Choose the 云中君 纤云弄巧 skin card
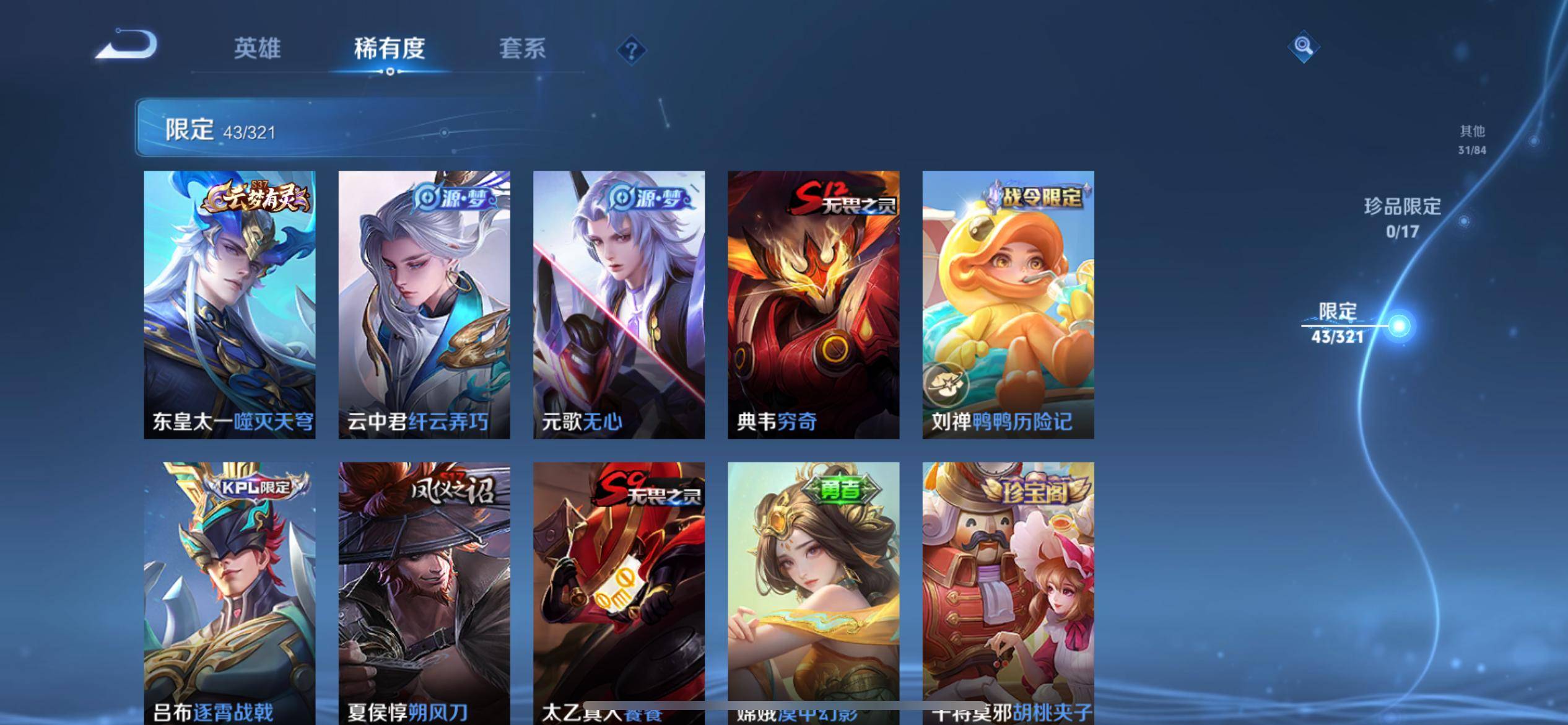 424,304
